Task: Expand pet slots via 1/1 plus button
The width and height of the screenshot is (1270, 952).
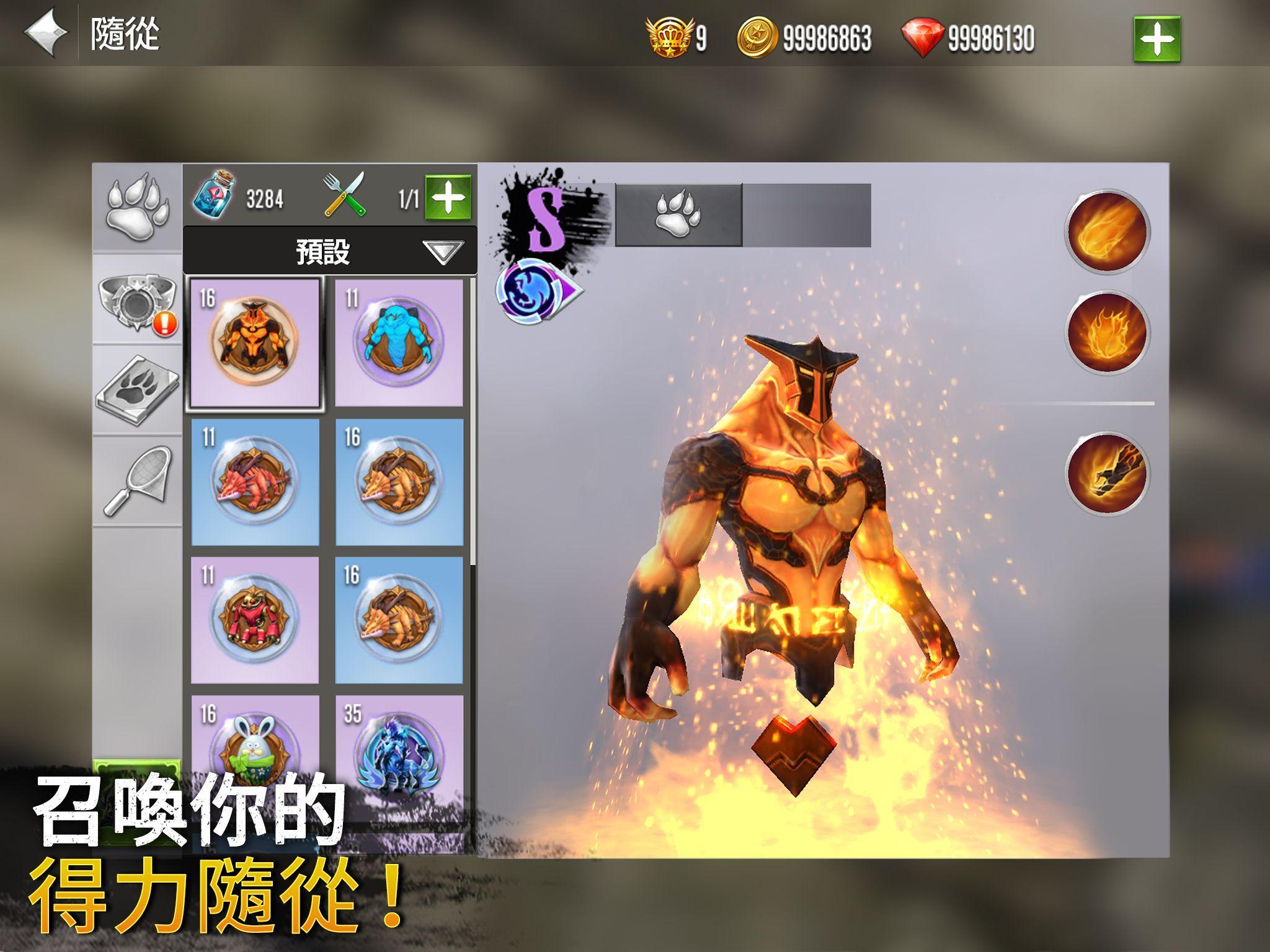Action: 449,198
